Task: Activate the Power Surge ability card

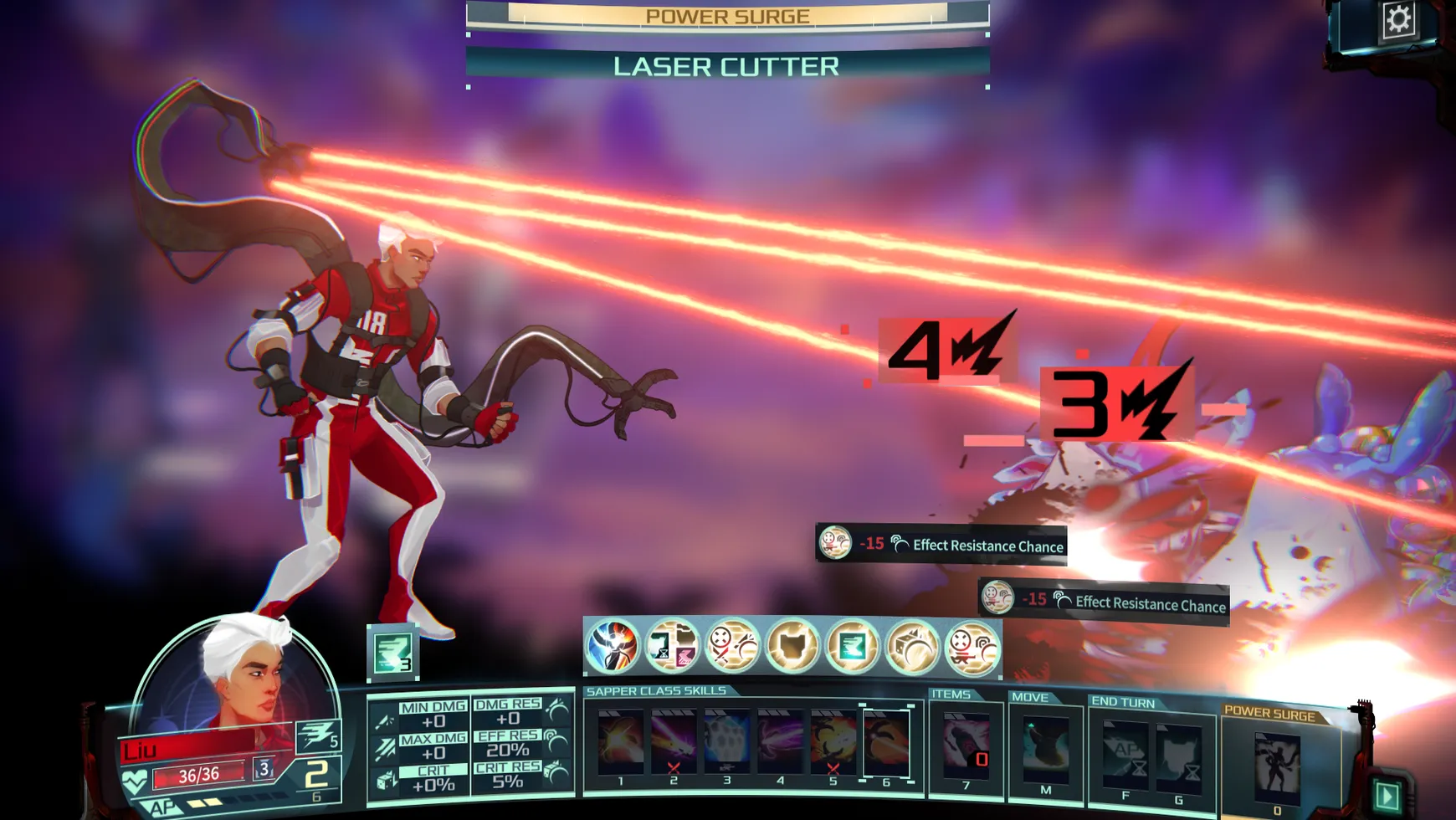Action: [1275, 766]
